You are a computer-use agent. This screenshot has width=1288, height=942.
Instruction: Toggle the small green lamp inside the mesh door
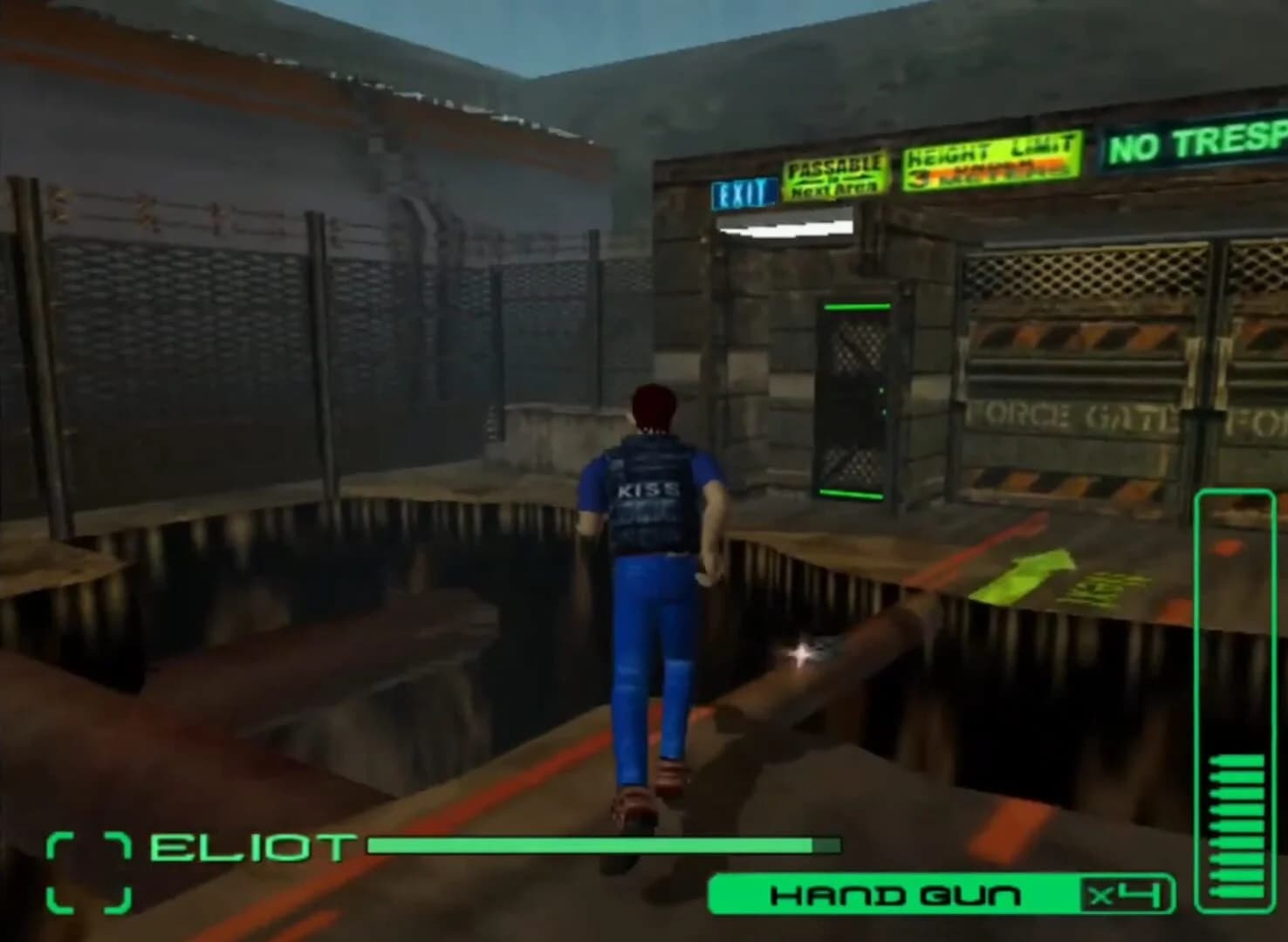click(x=880, y=392)
